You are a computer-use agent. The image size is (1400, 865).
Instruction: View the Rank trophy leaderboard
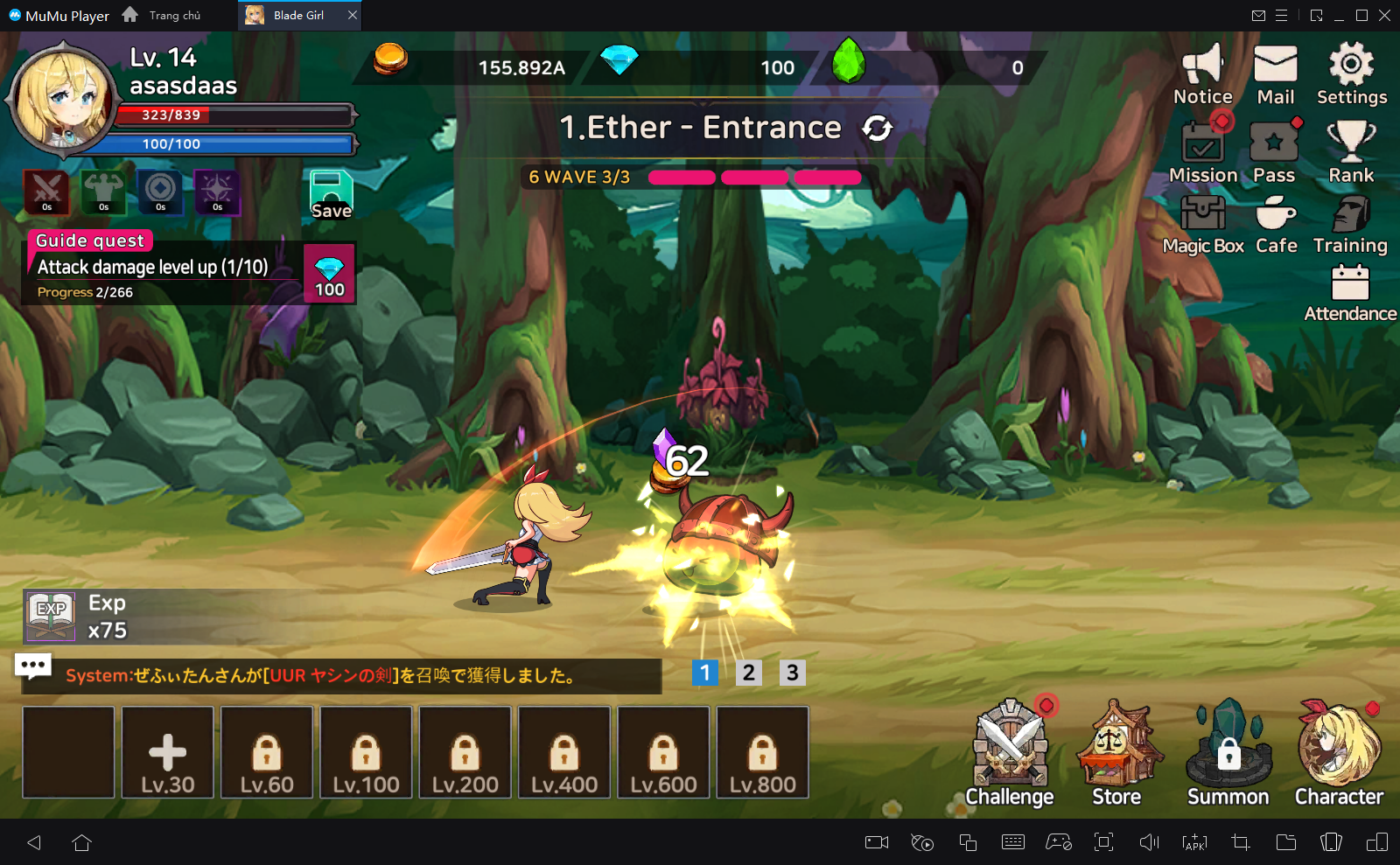1351,152
